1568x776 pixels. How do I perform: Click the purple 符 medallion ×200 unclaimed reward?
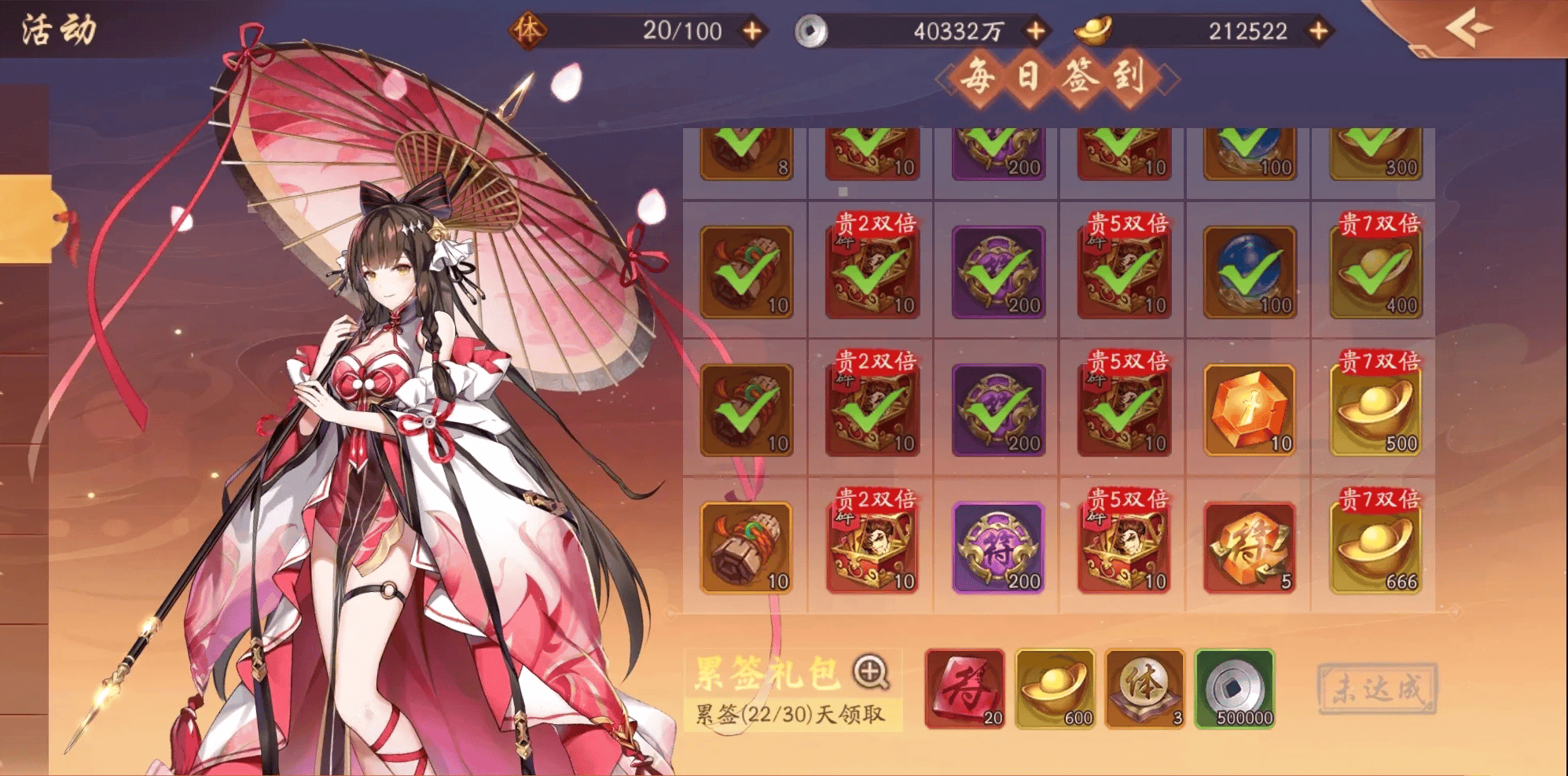[x=997, y=547]
